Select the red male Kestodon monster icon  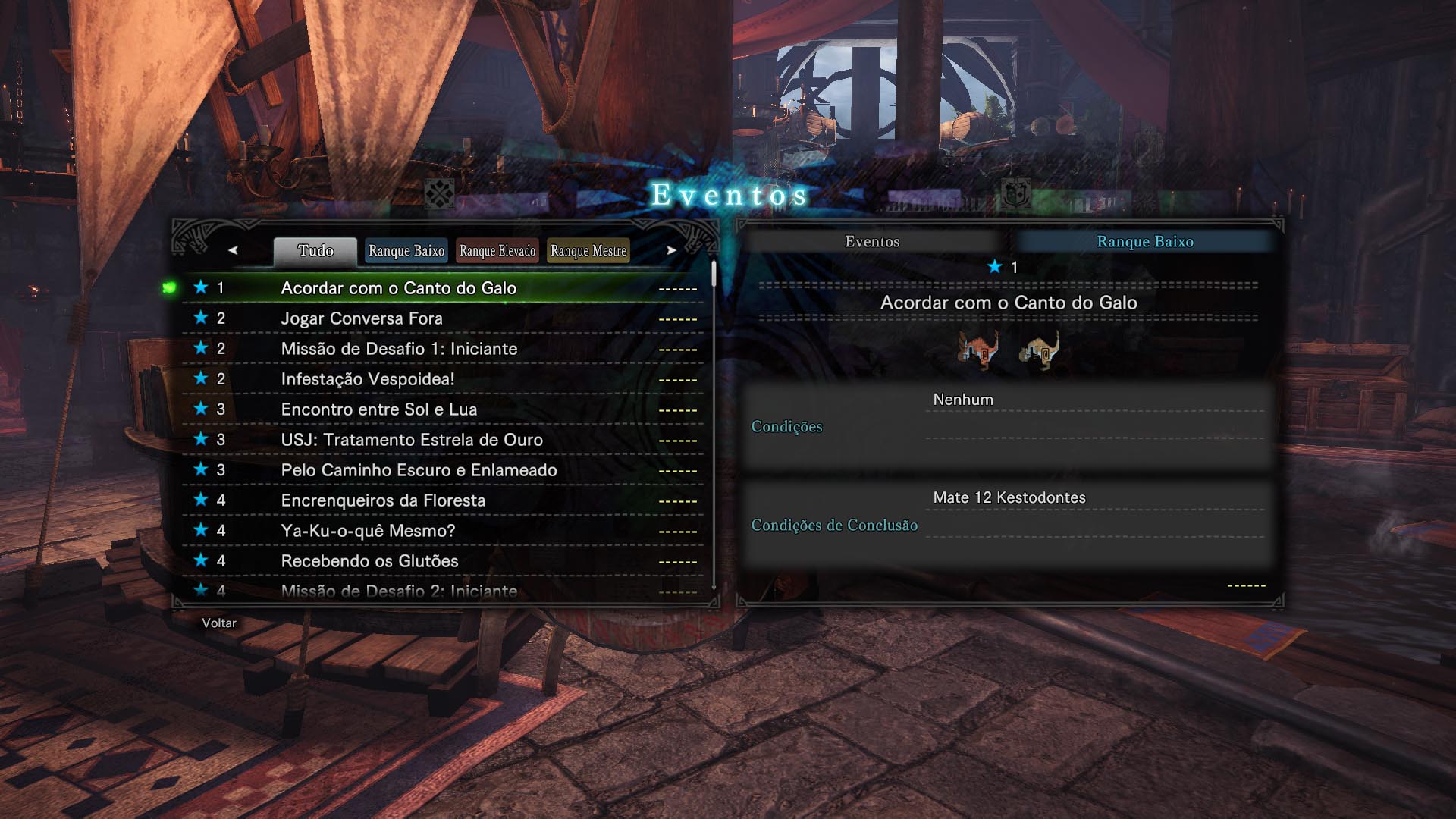click(x=977, y=351)
